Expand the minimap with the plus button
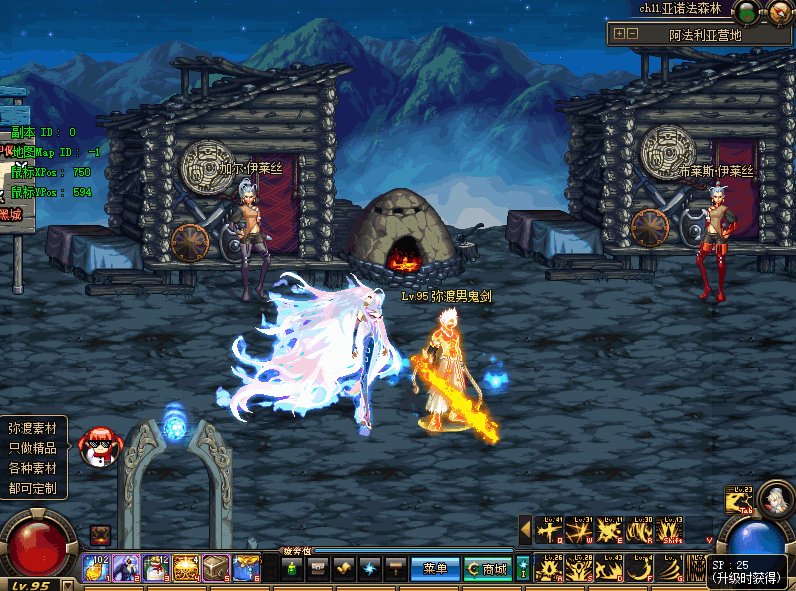Screen dimensions: 796x591 pos(619,33)
